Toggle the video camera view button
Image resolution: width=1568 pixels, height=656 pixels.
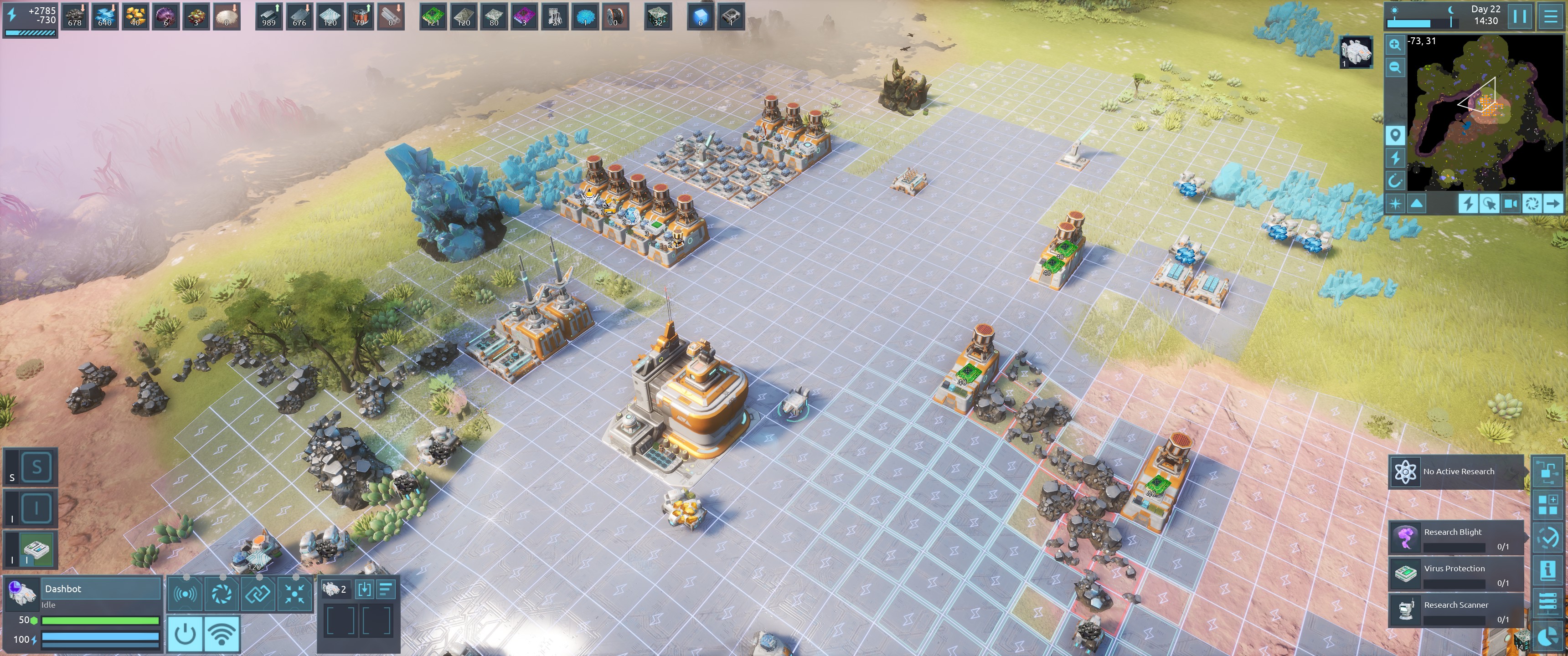(x=1510, y=204)
